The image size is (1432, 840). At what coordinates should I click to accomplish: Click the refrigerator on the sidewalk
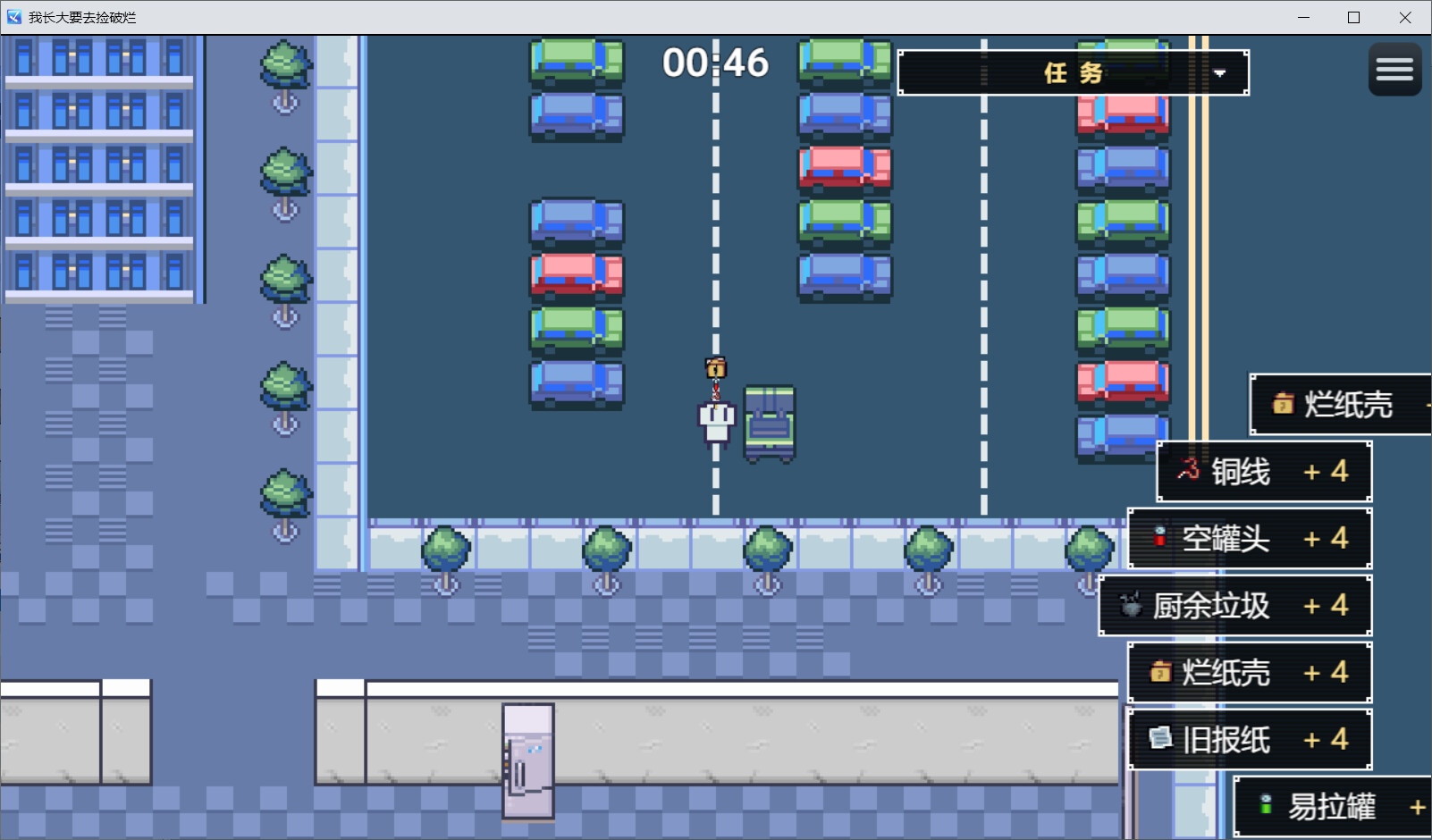click(528, 760)
